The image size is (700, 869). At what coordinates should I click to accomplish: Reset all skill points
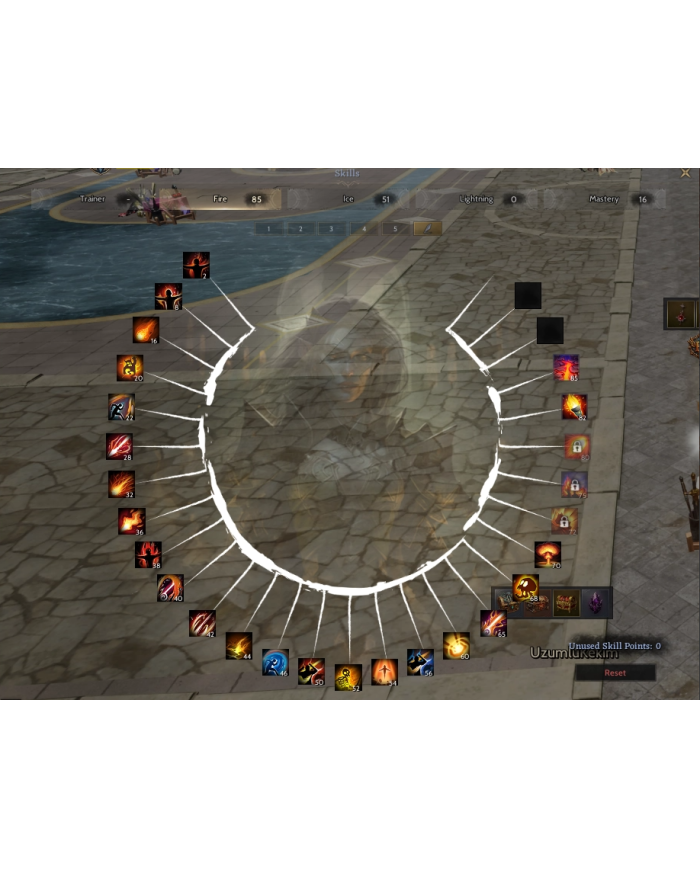click(615, 673)
